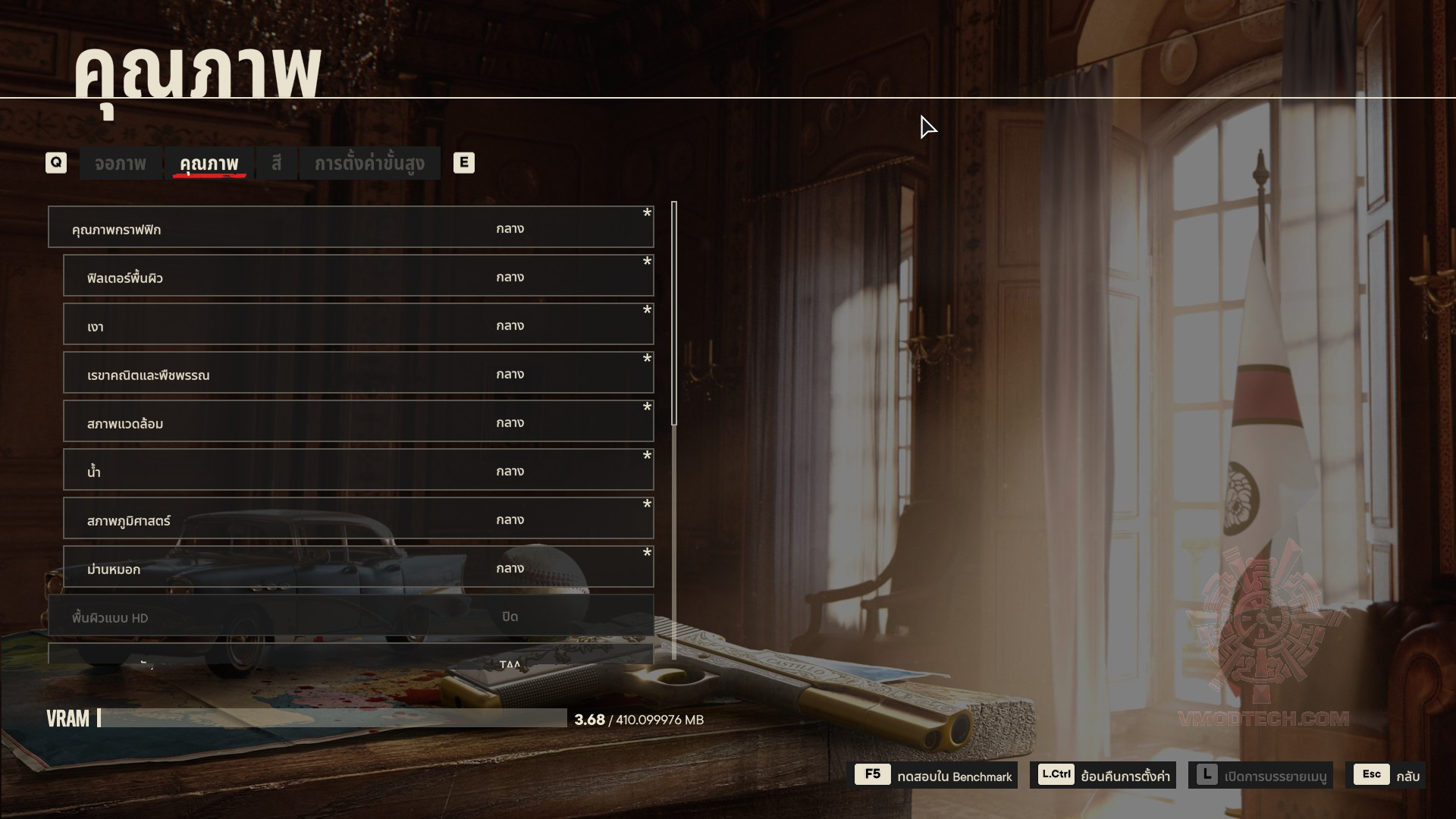Click the settings list scrollbar
The image size is (1456, 819).
pyautogui.click(x=674, y=314)
